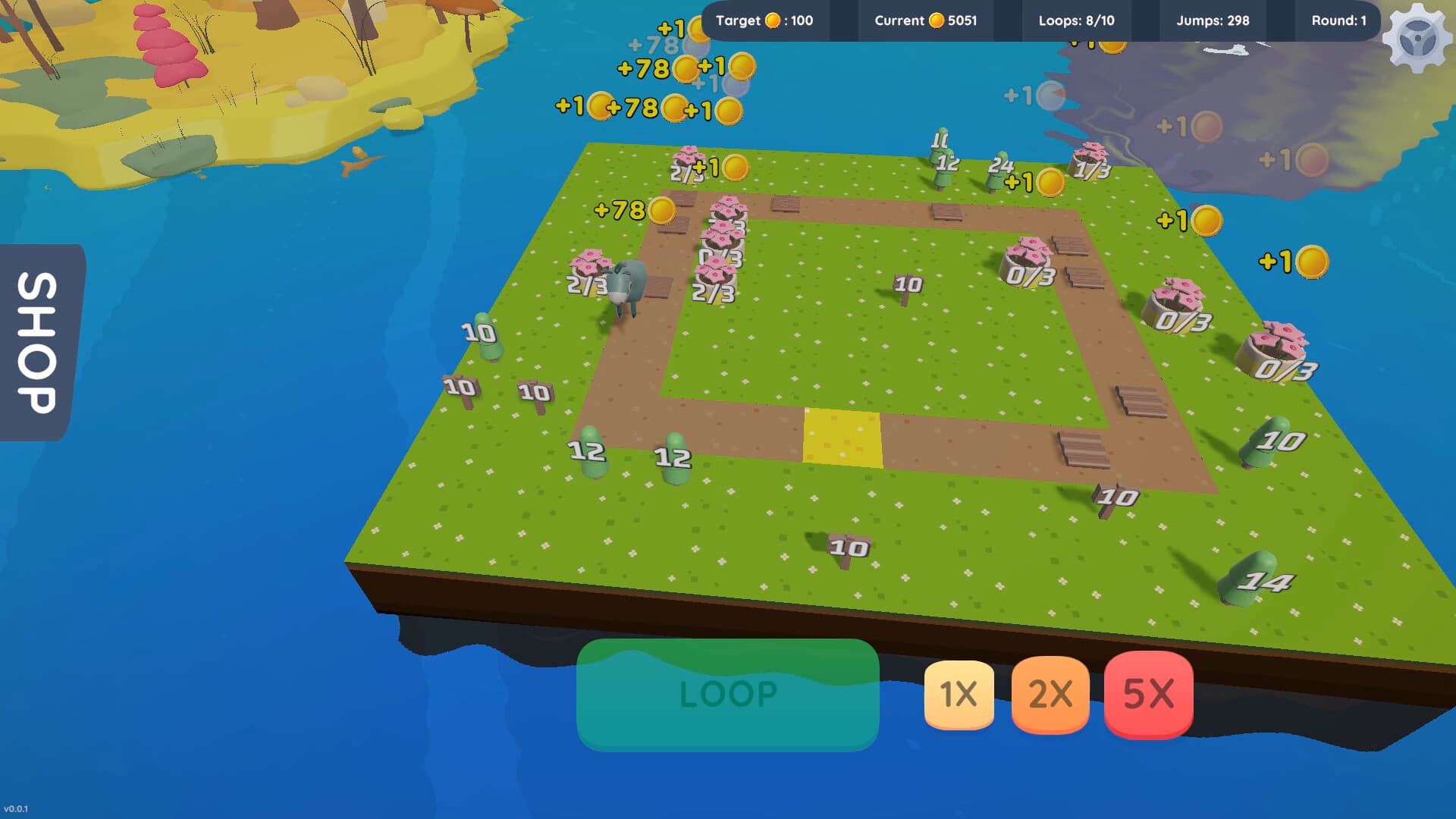Click the floating gold coin beside +78
Screen dimensions: 1456x819
pyautogui.click(x=663, y=209)
